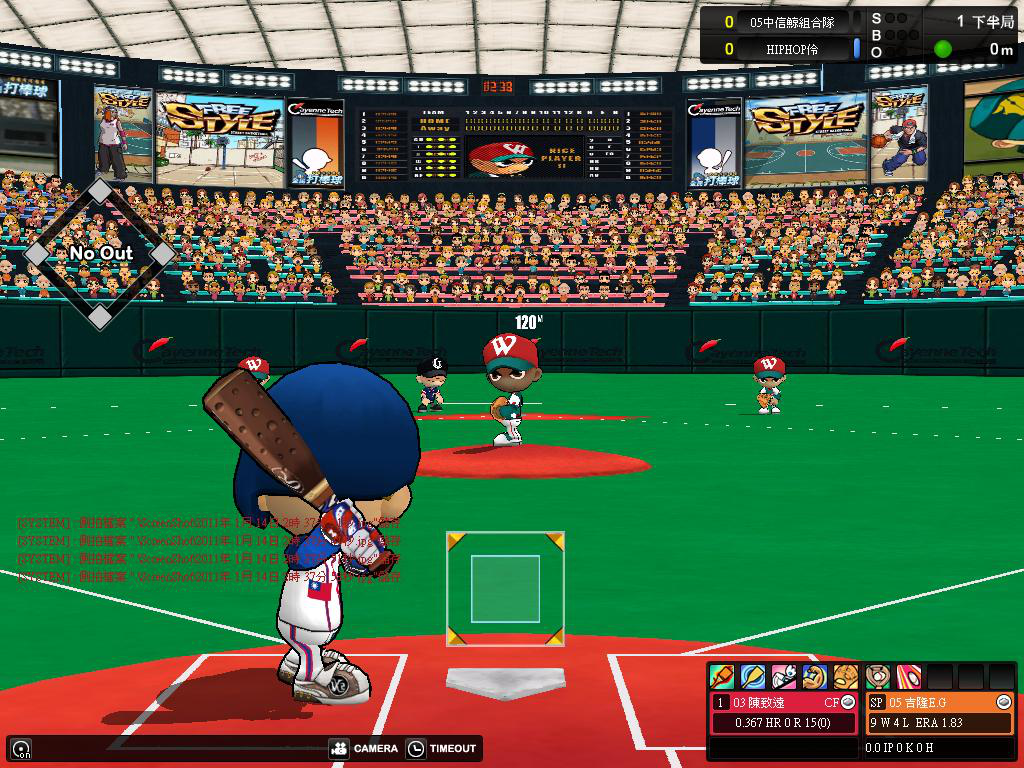This screenshot has height=768, width=1024.
Task: Click the No Out base diamond indicator
Action: [100, 253]
